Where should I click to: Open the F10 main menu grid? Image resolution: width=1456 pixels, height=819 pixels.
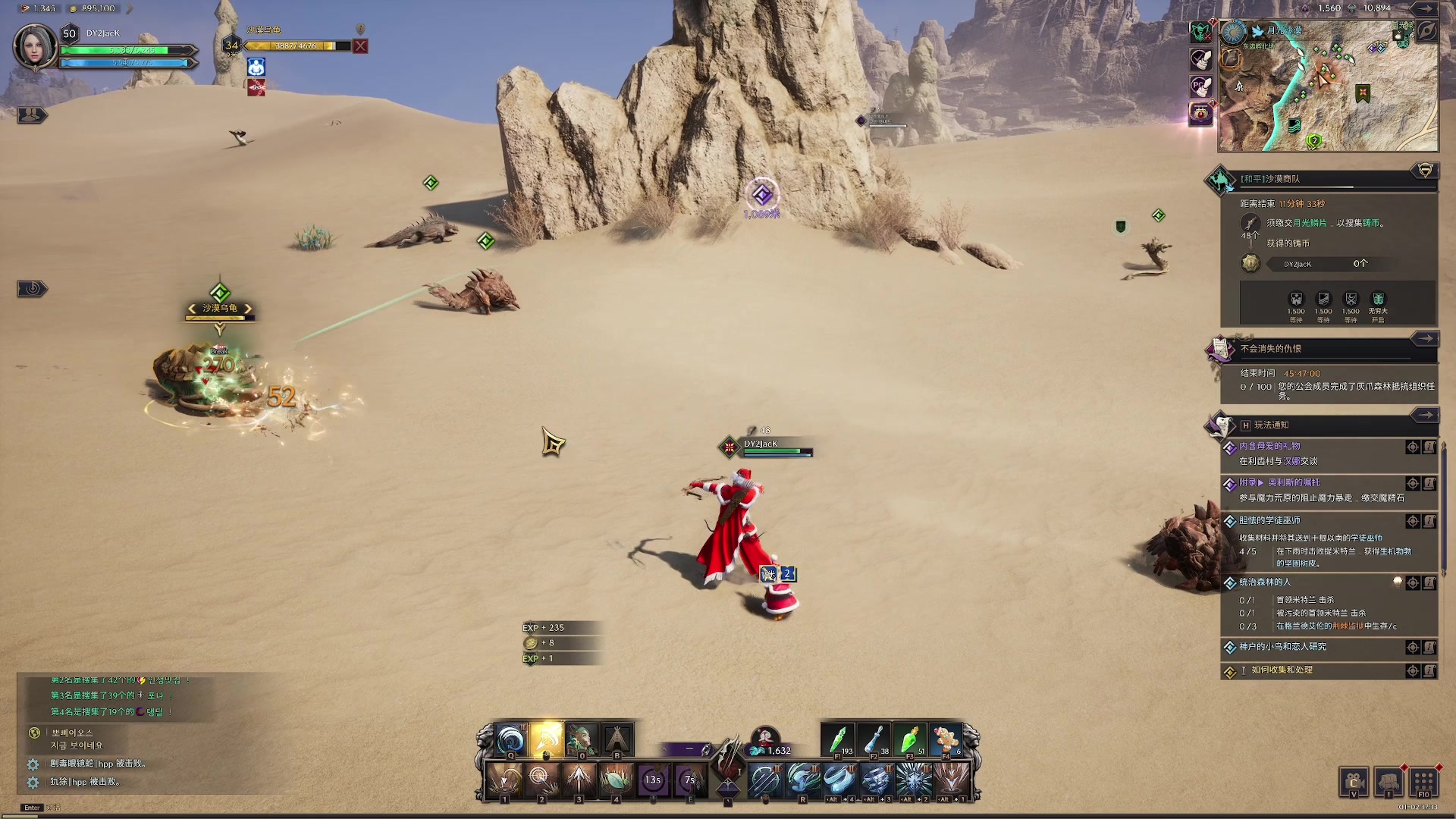(x=1423, y=782)
